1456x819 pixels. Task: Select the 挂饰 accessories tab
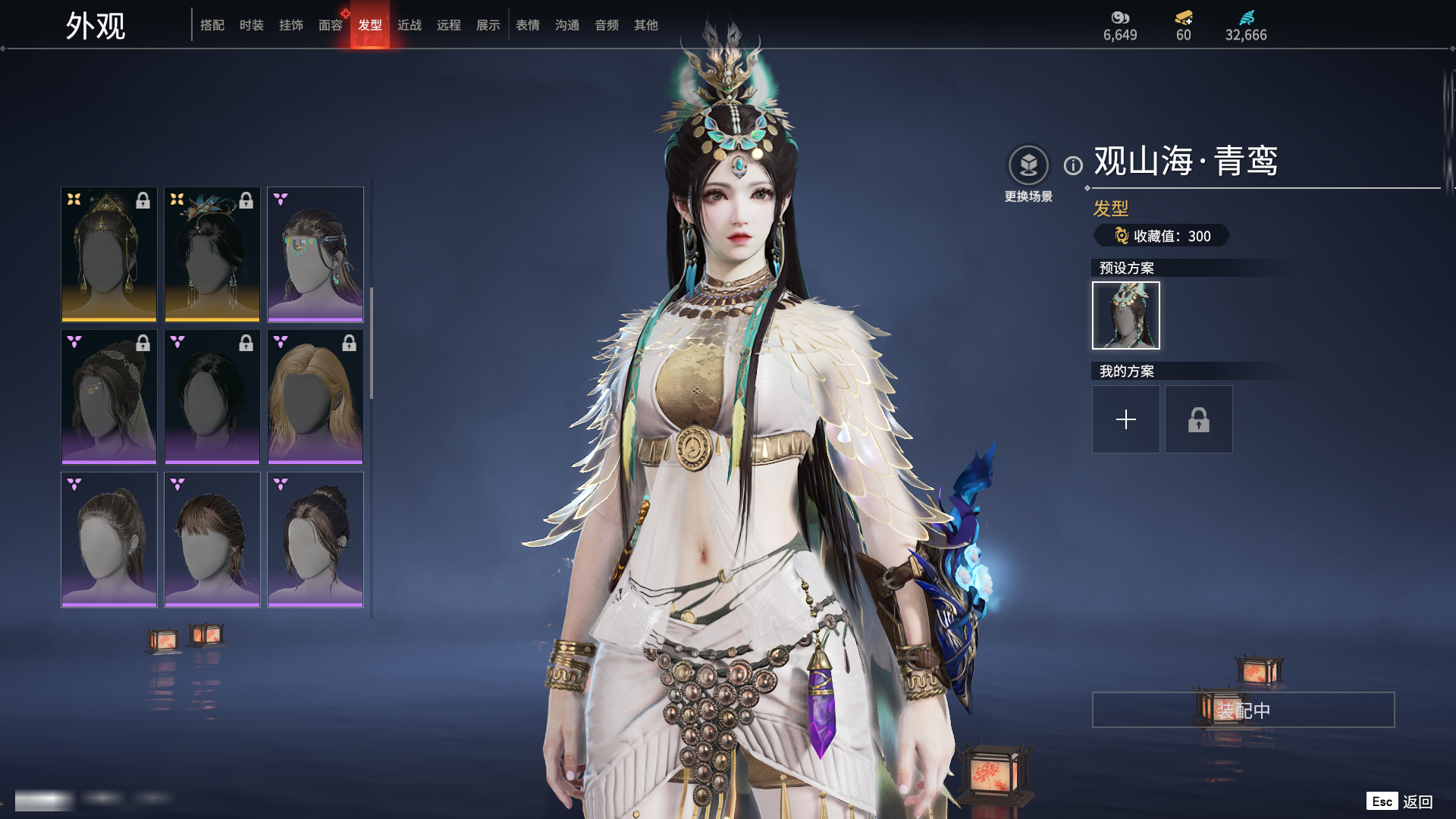tap(291, 25)
